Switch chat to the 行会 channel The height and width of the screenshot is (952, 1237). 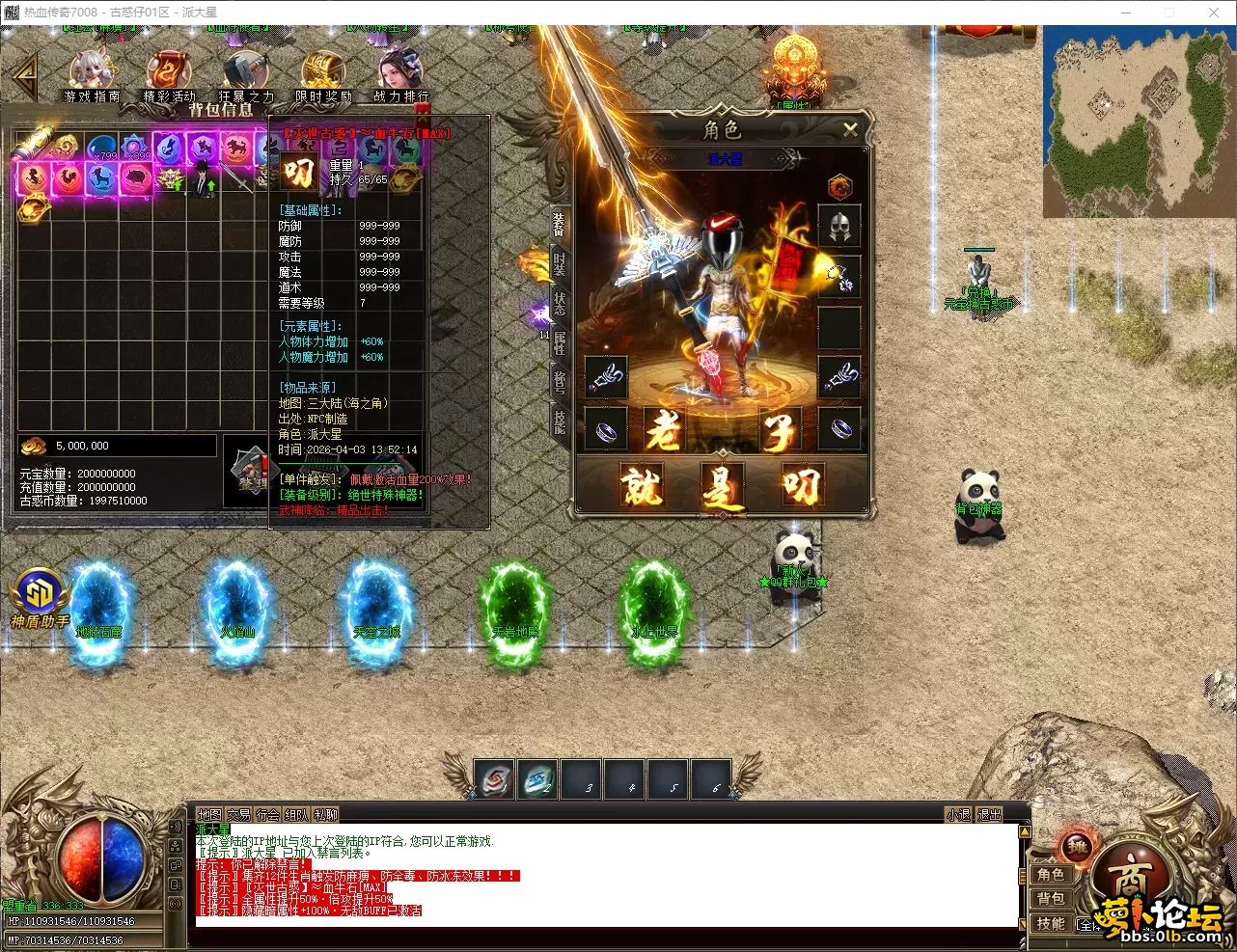click(x=267, y=815)
